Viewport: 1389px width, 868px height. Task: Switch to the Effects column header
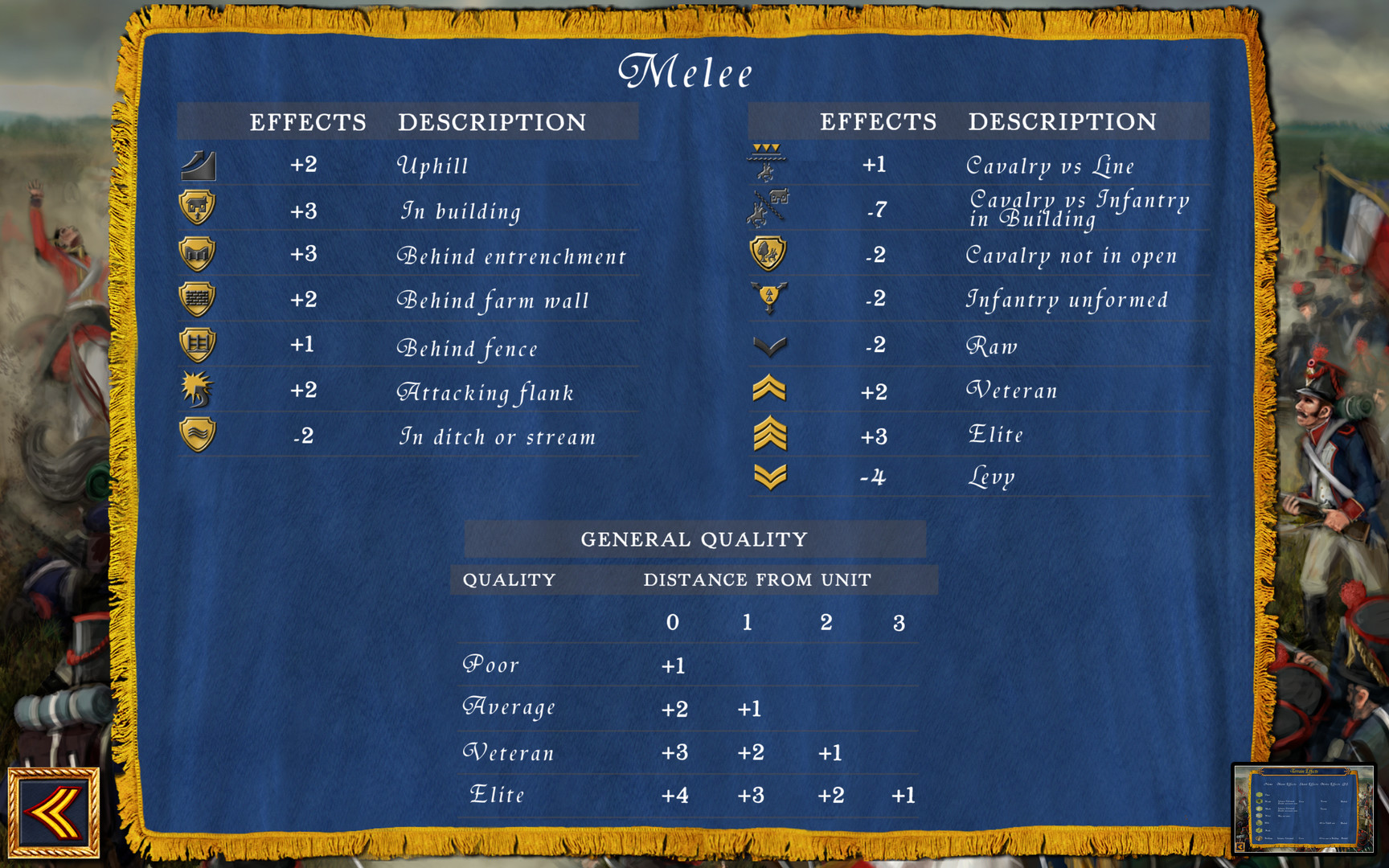(309, 122)
